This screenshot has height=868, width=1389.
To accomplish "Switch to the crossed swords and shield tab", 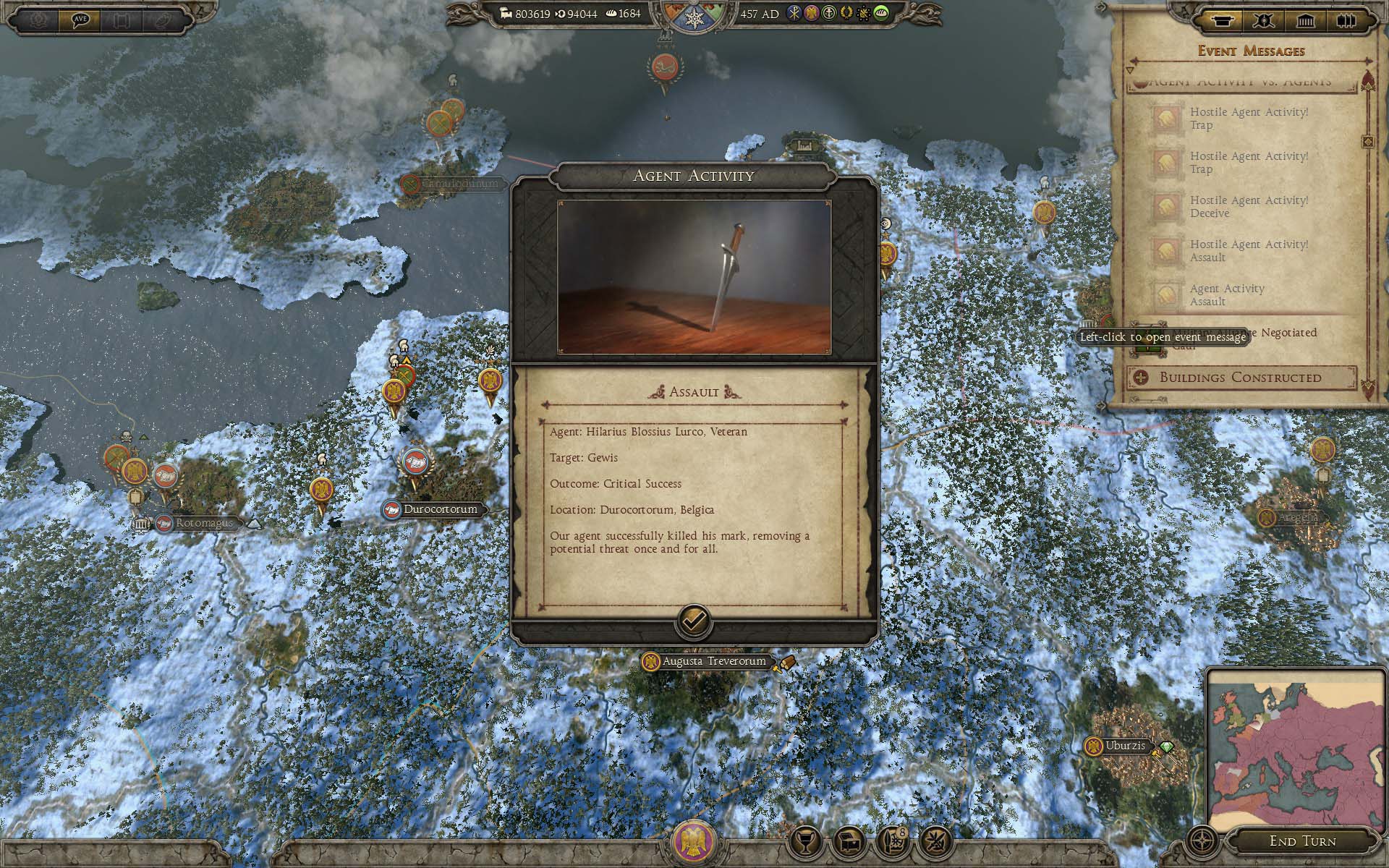I will (1264, 20).
